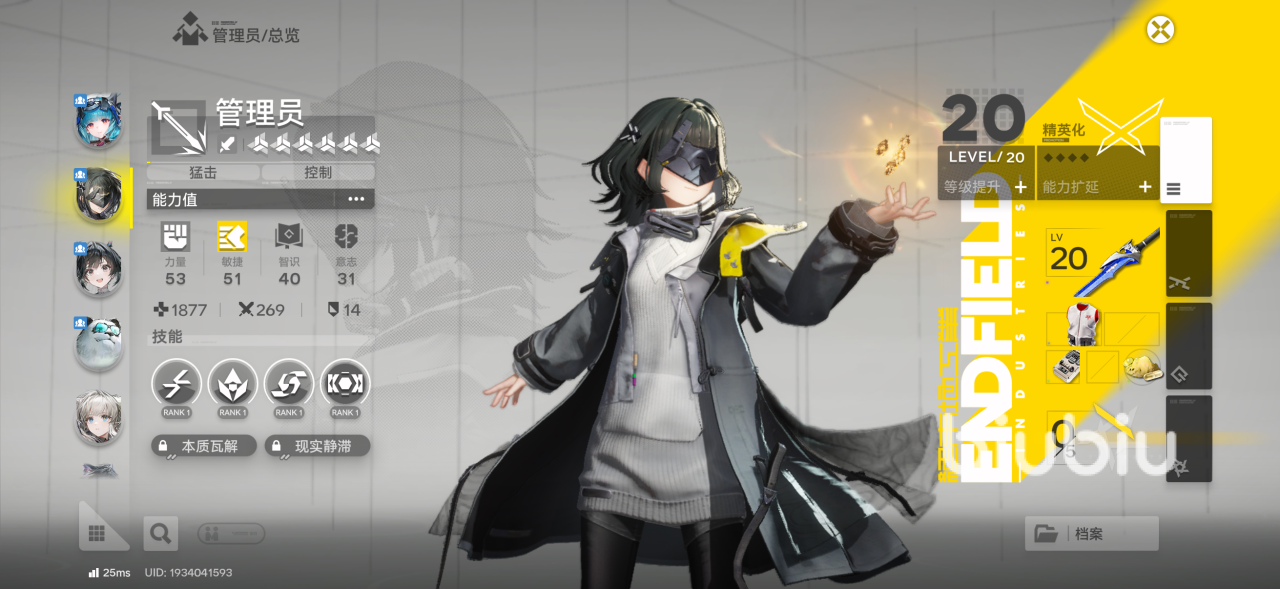Click the magnifier search button
The image size is (1280, 589).
[159, 534]
